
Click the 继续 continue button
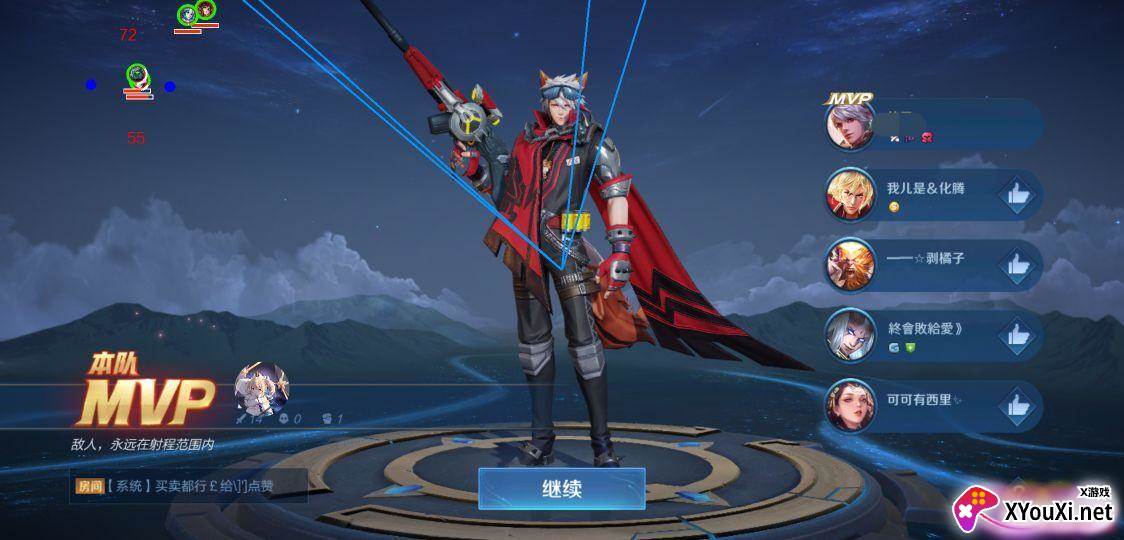click(x=561, y=489)
